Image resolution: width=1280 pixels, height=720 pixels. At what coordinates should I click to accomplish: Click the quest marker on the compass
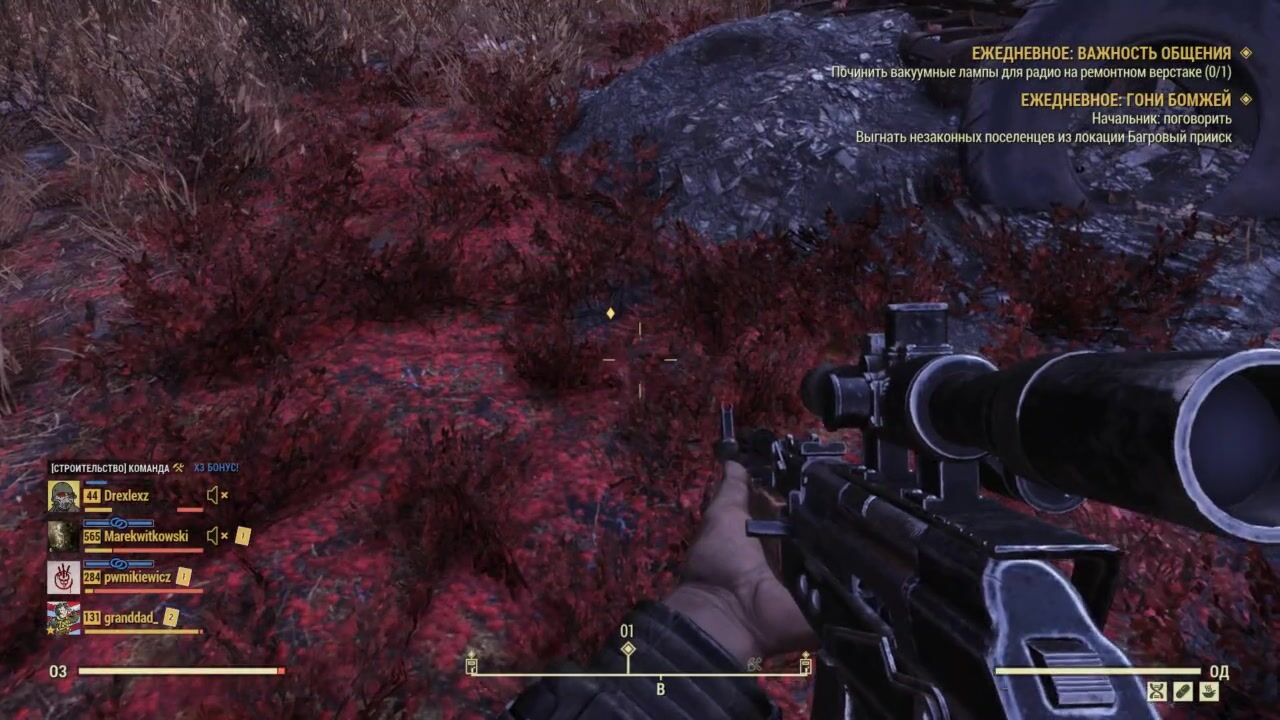(627, 649)
